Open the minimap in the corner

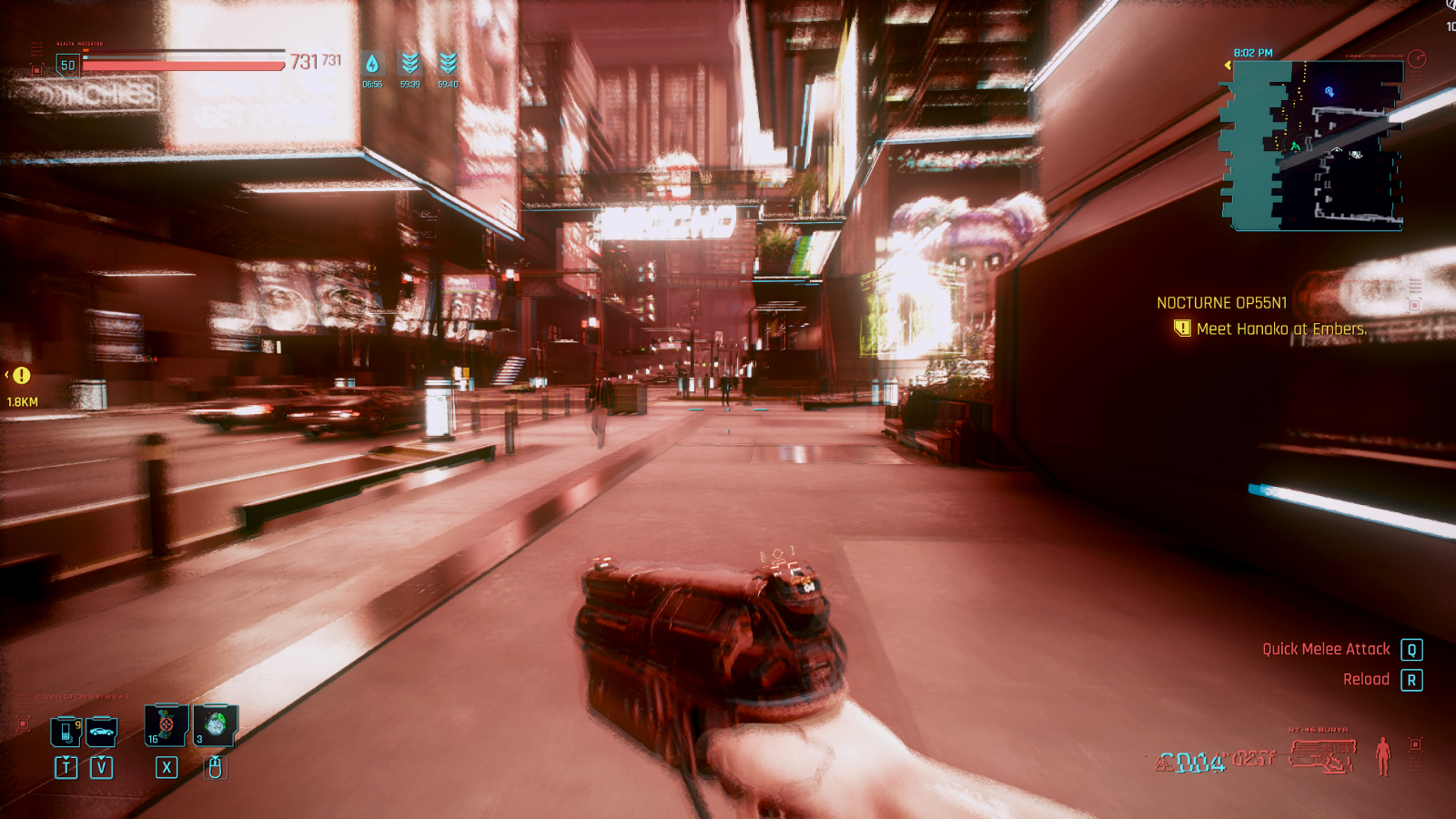tap(1315, 146)
